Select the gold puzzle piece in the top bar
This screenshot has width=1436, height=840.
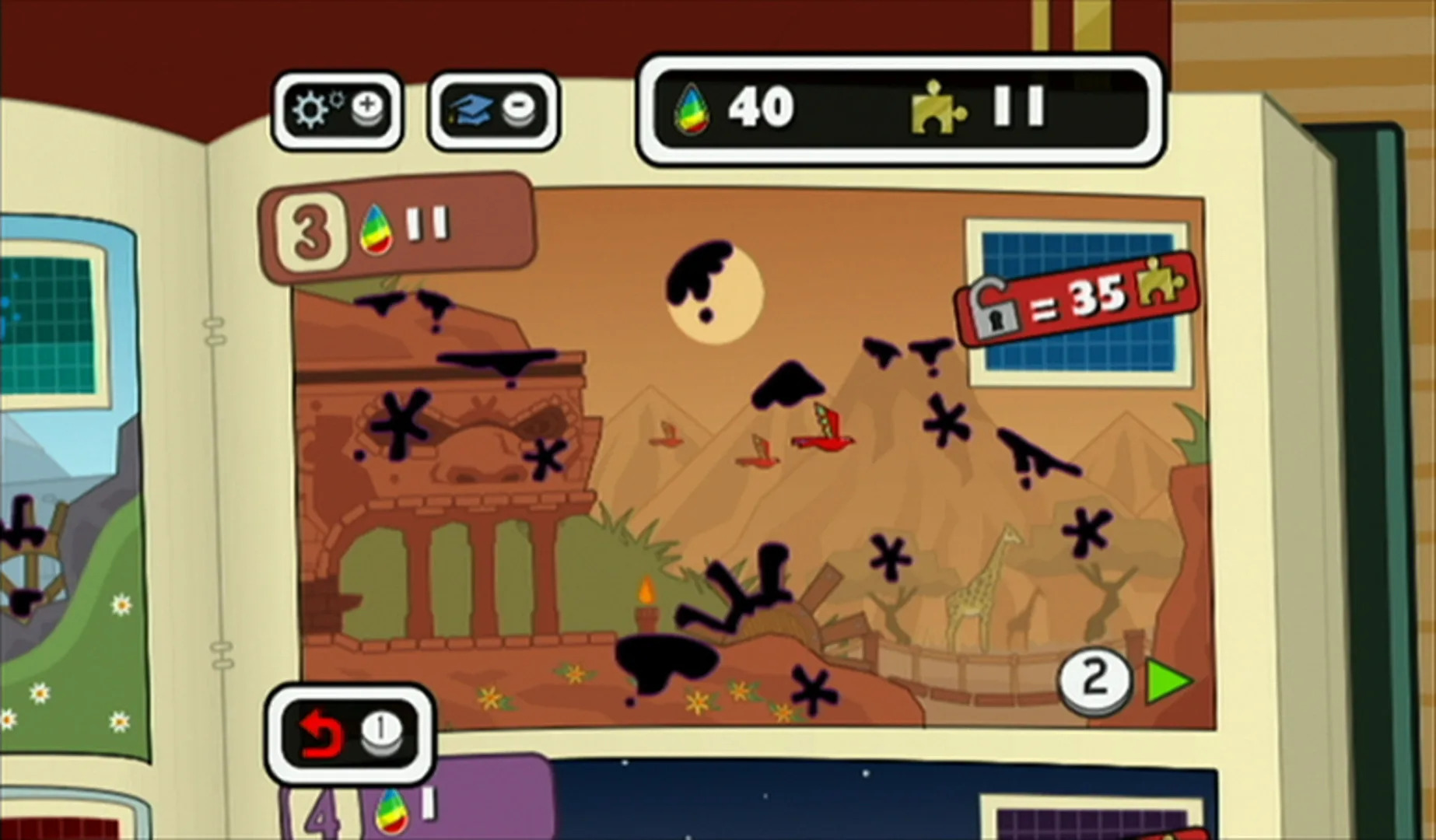click(x=937, y=108)
